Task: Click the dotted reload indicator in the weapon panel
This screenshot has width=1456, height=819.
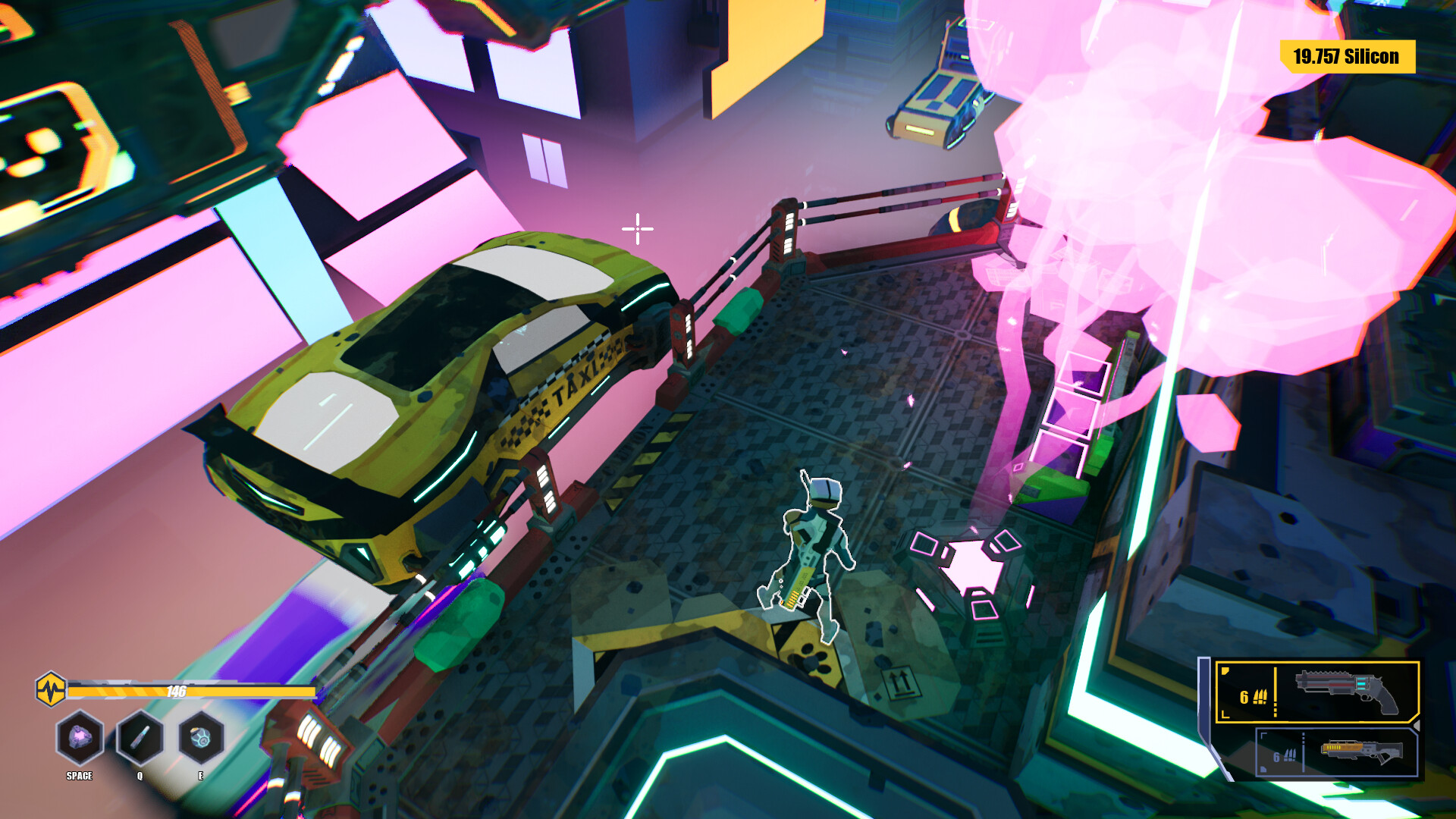Action: [x=1276, y=705]
